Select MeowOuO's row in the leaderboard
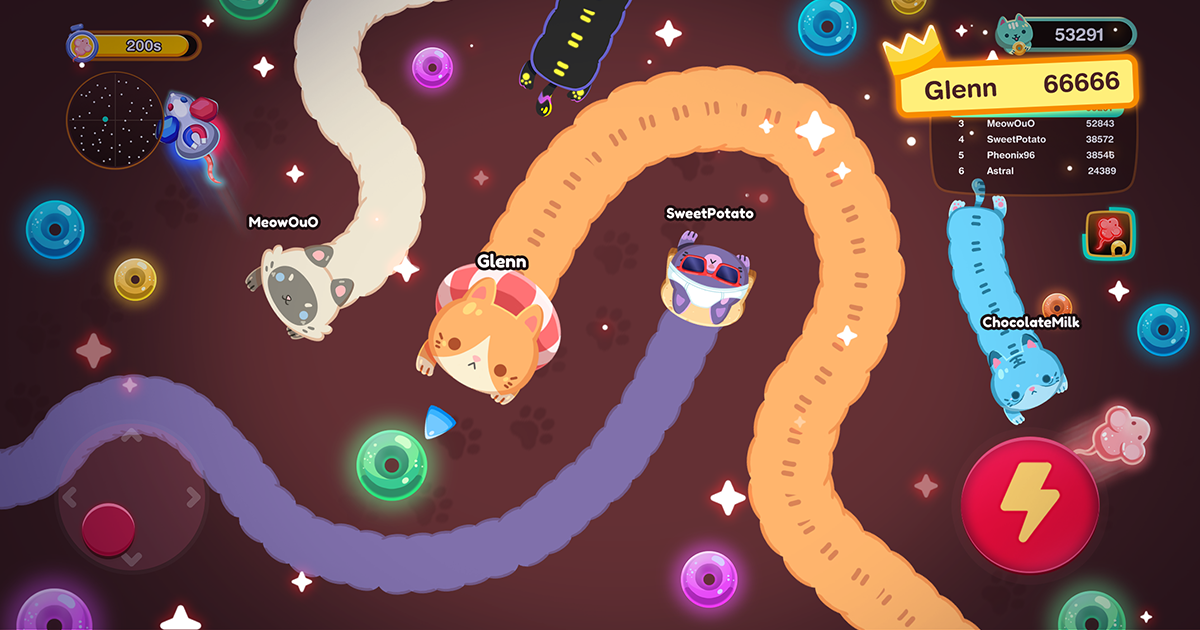The height and width of the screenshot is (630, 1200). coord(1035,123)
